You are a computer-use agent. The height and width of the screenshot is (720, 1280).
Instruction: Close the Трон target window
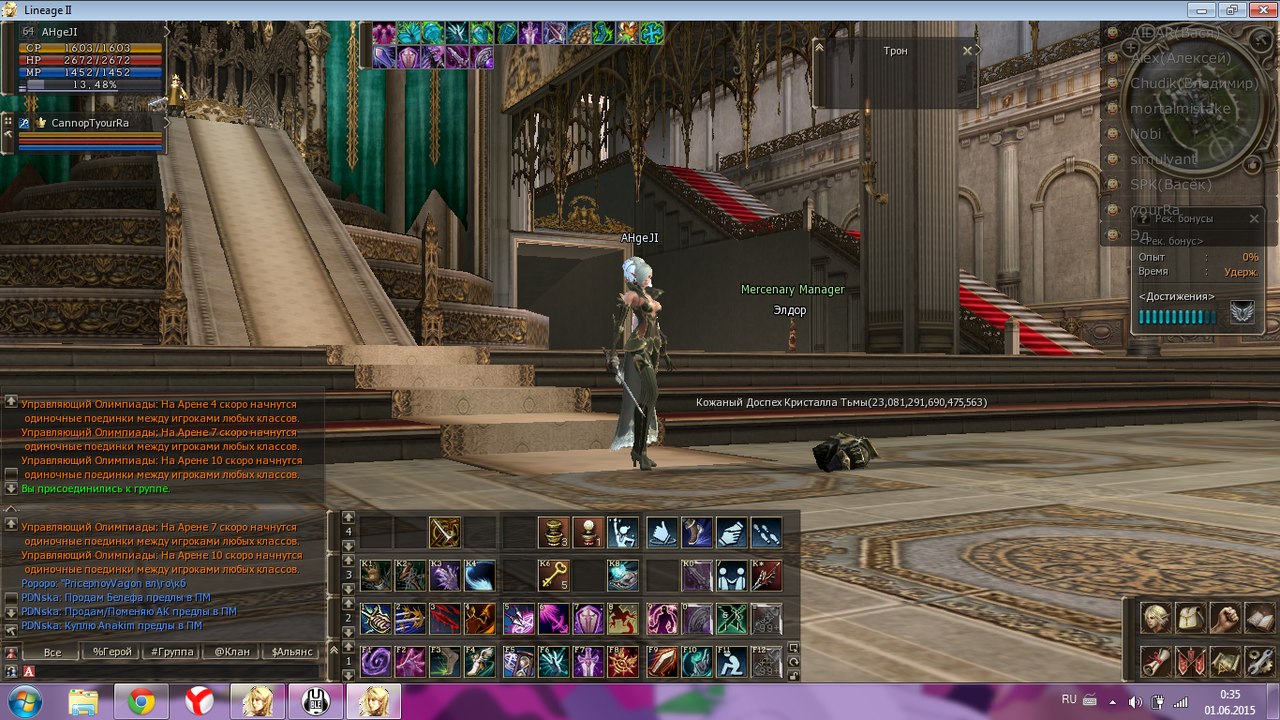[x=967, y=50]
